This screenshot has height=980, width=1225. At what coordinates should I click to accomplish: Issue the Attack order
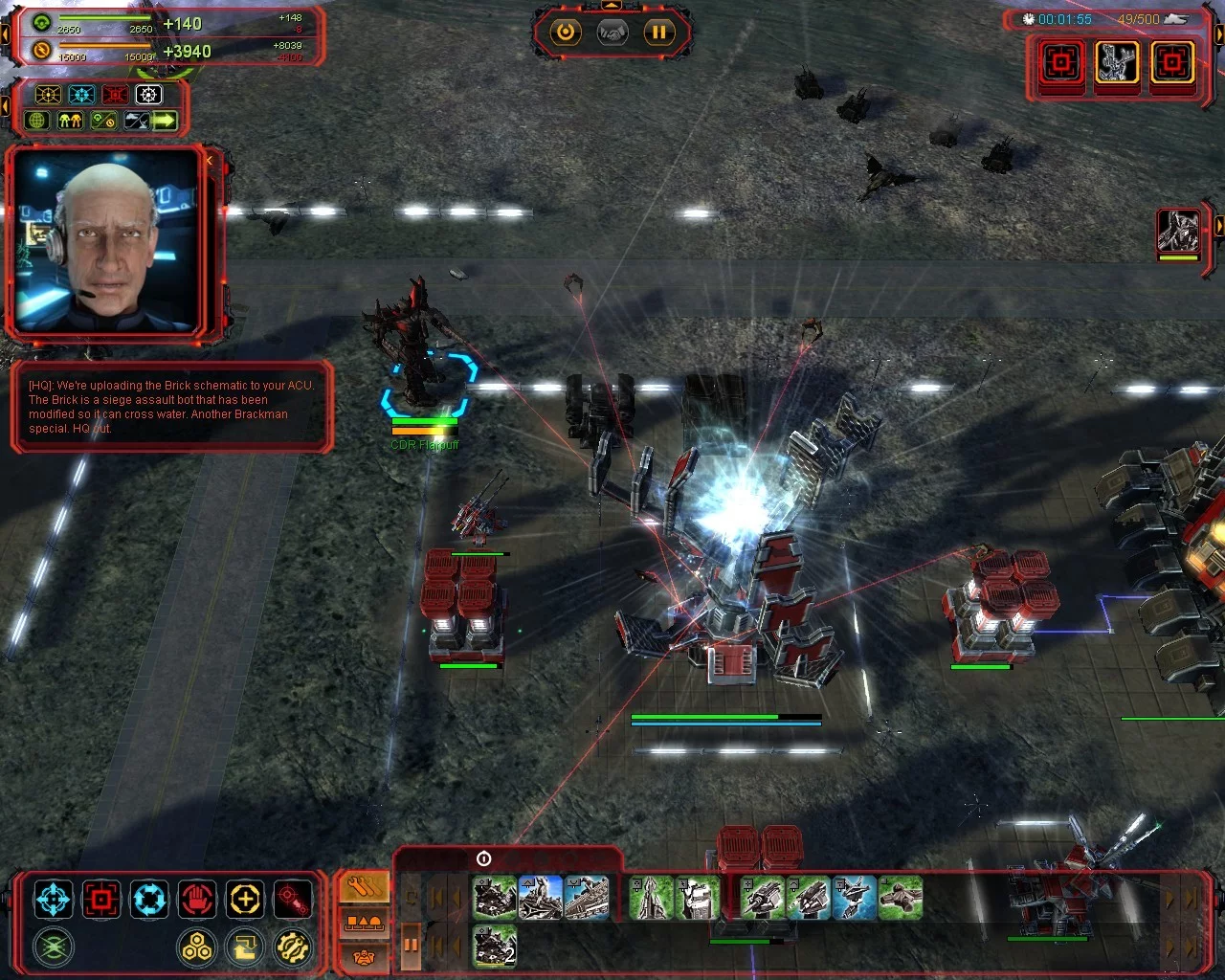point(101,900)
